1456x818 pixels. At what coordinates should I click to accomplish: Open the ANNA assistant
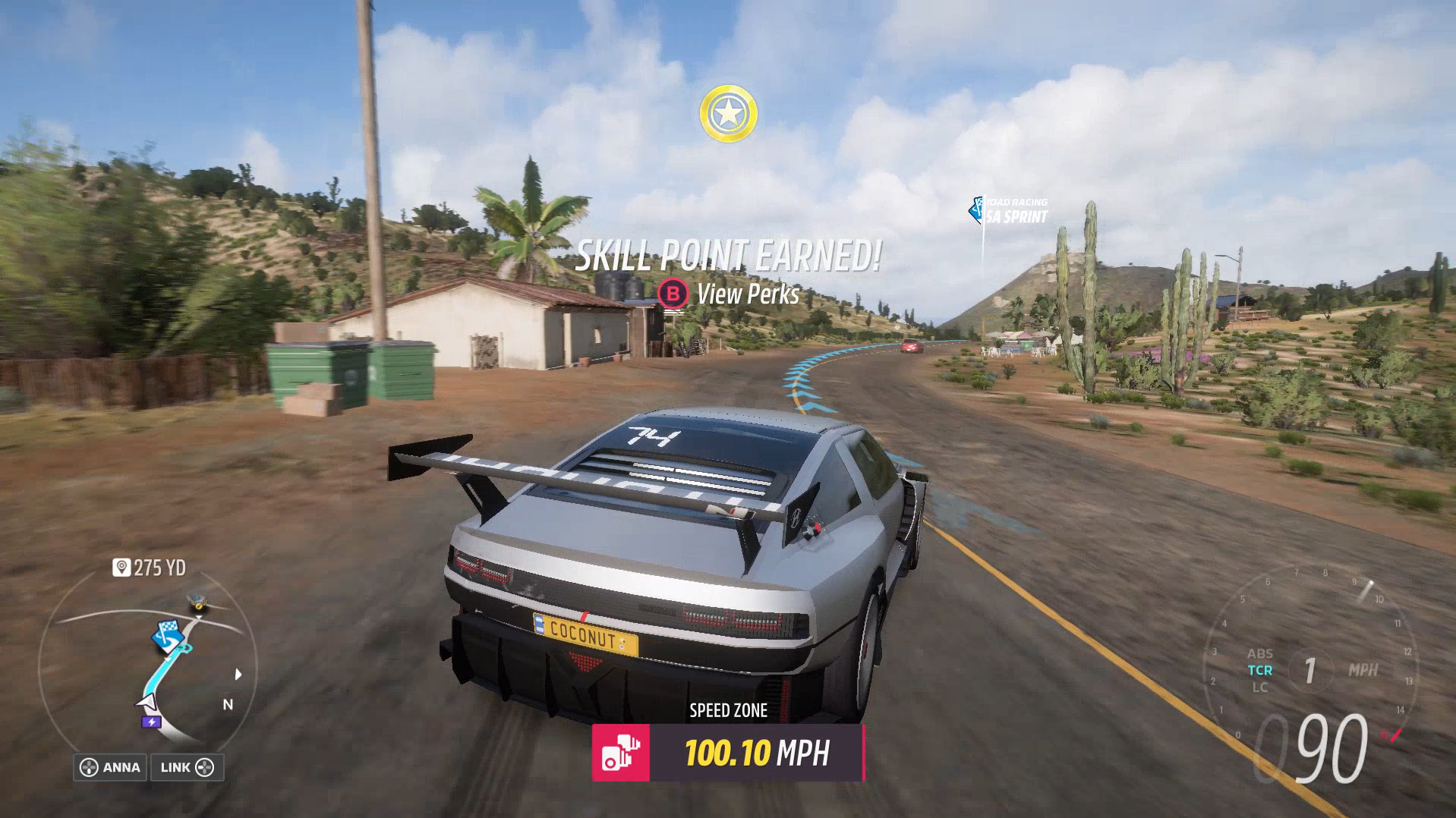[x=111, y=767]
